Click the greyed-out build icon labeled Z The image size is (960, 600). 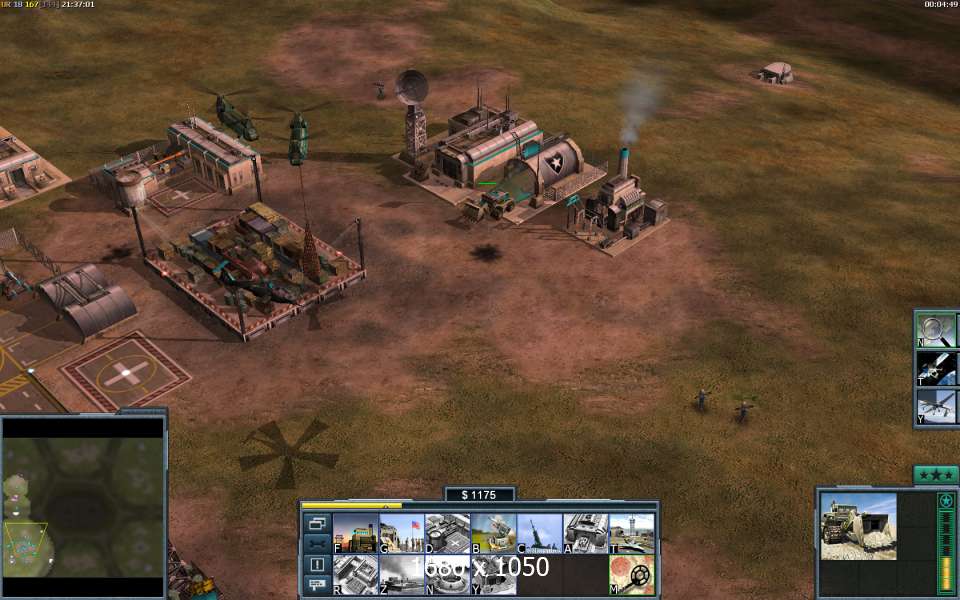400,575
